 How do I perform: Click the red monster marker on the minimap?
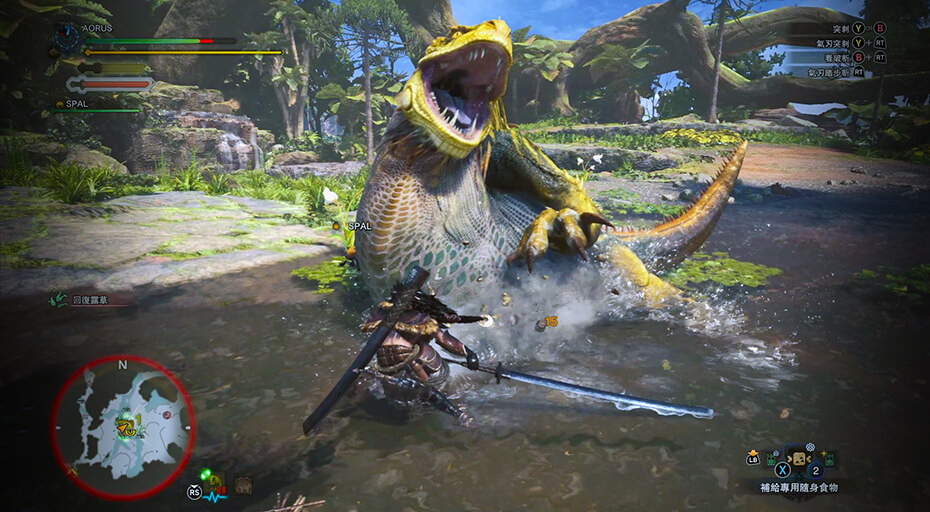point(167,413)
